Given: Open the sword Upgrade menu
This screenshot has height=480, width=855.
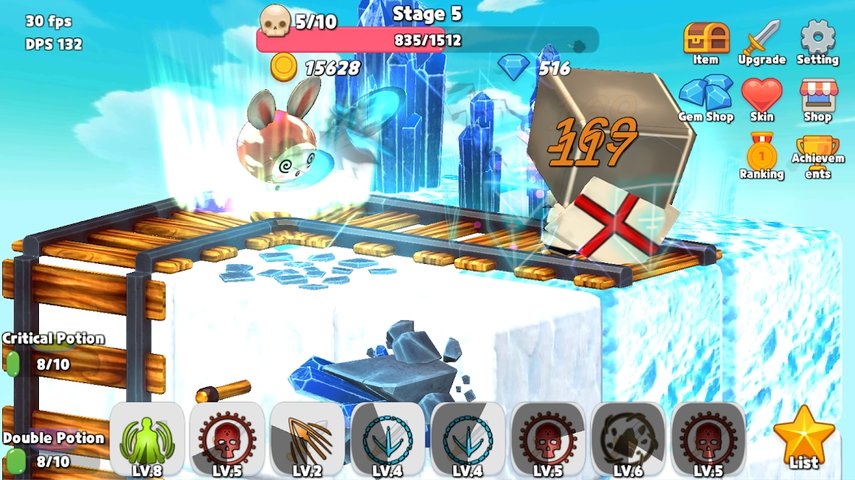Looking at the screenshot, I should click(x=761, y=41).
